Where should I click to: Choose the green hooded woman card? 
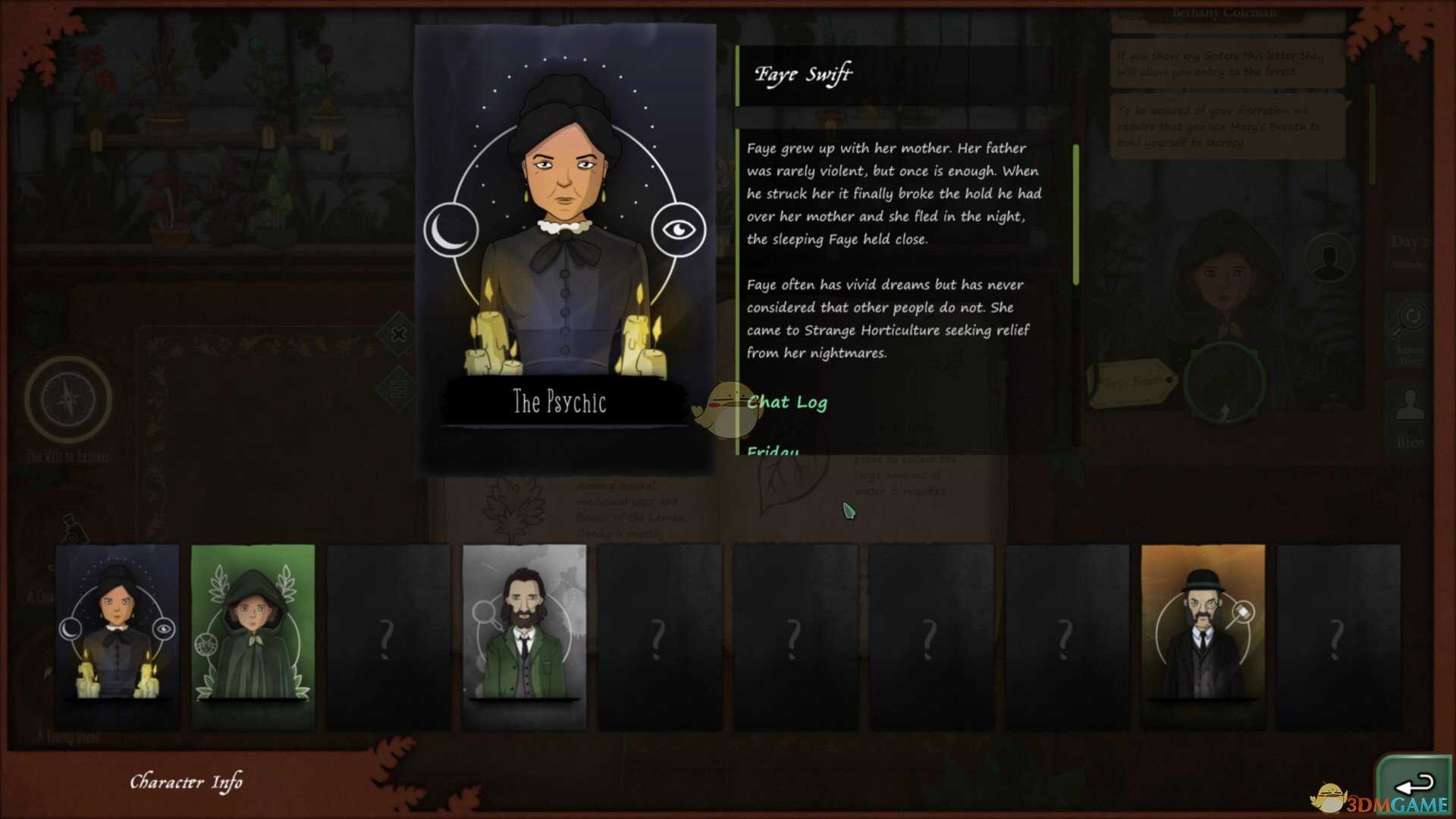tap(253, 635)
